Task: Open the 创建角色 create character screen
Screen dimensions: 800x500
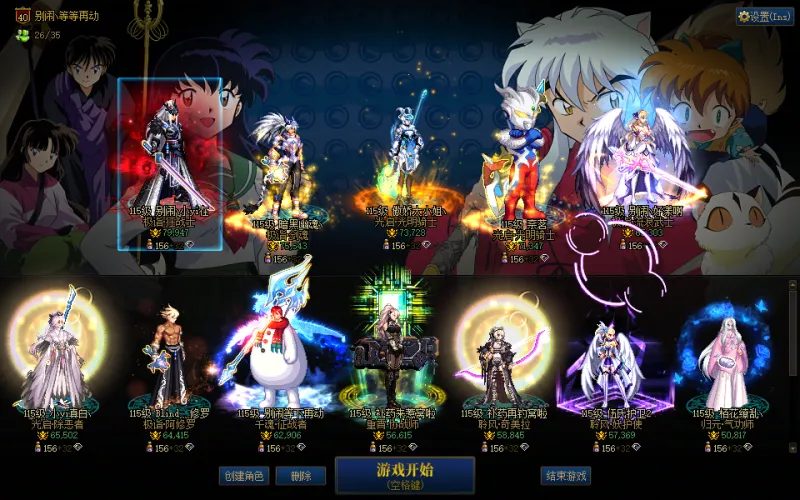Action: coord(243,476)
